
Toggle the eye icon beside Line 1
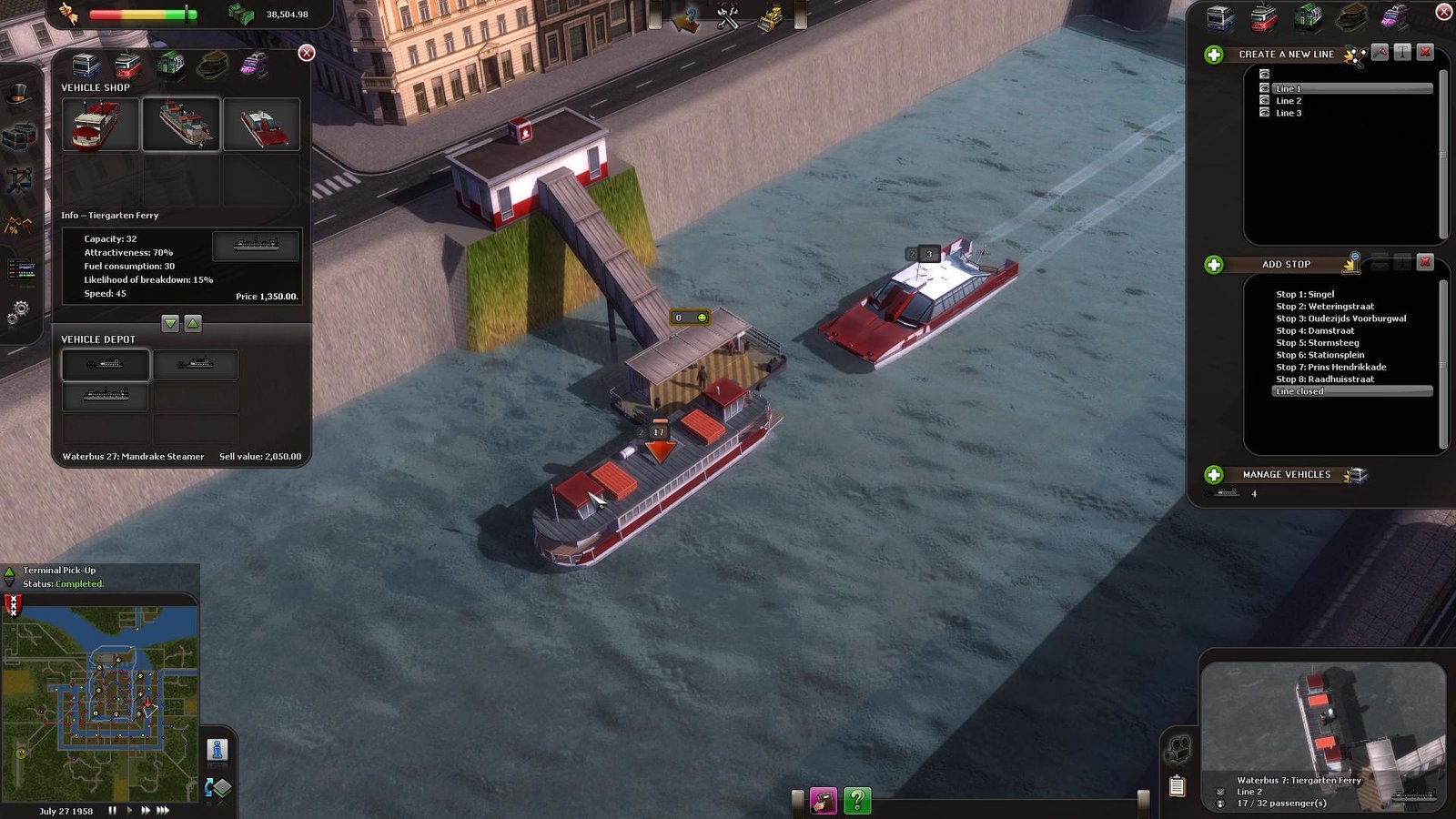coord(1264,88)
